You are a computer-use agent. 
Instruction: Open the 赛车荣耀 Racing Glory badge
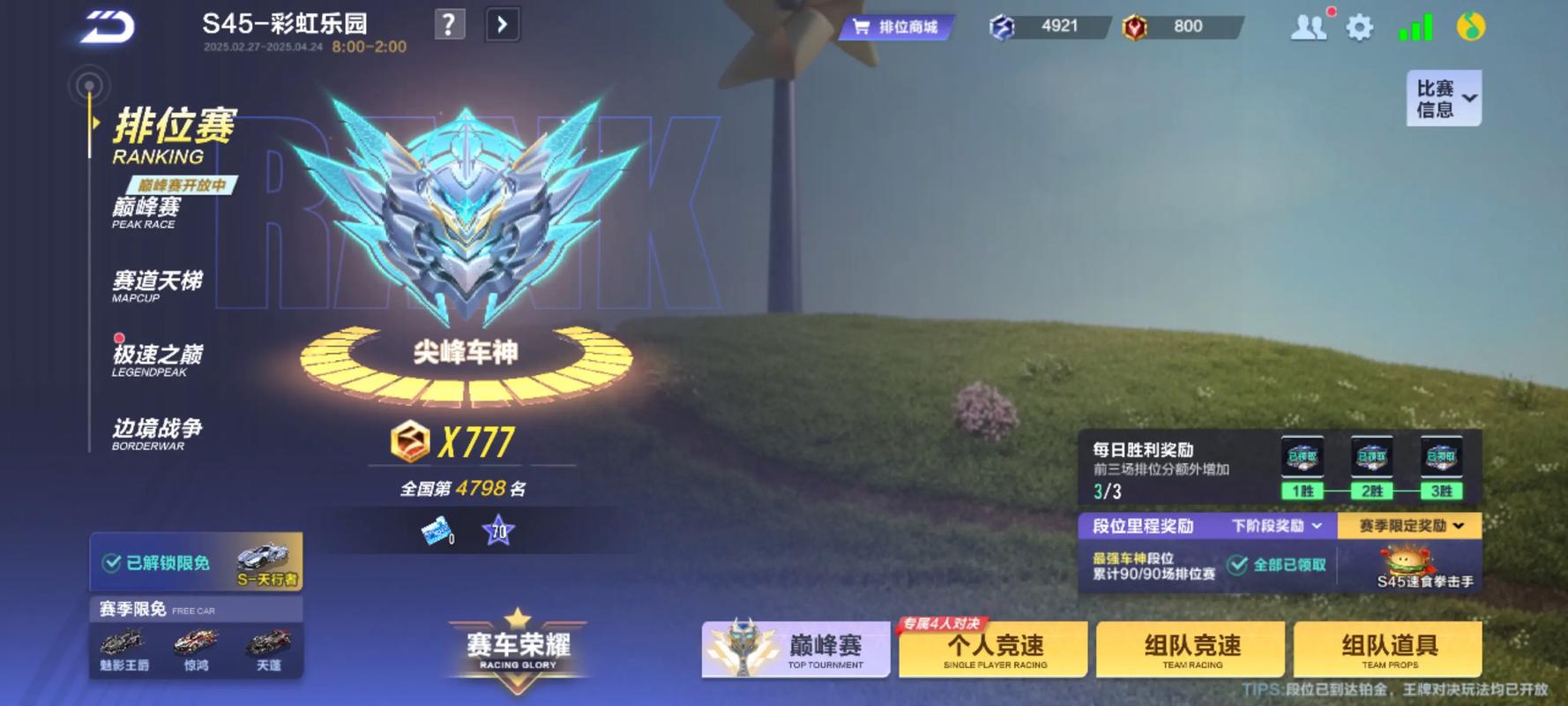tap(518, 650)
